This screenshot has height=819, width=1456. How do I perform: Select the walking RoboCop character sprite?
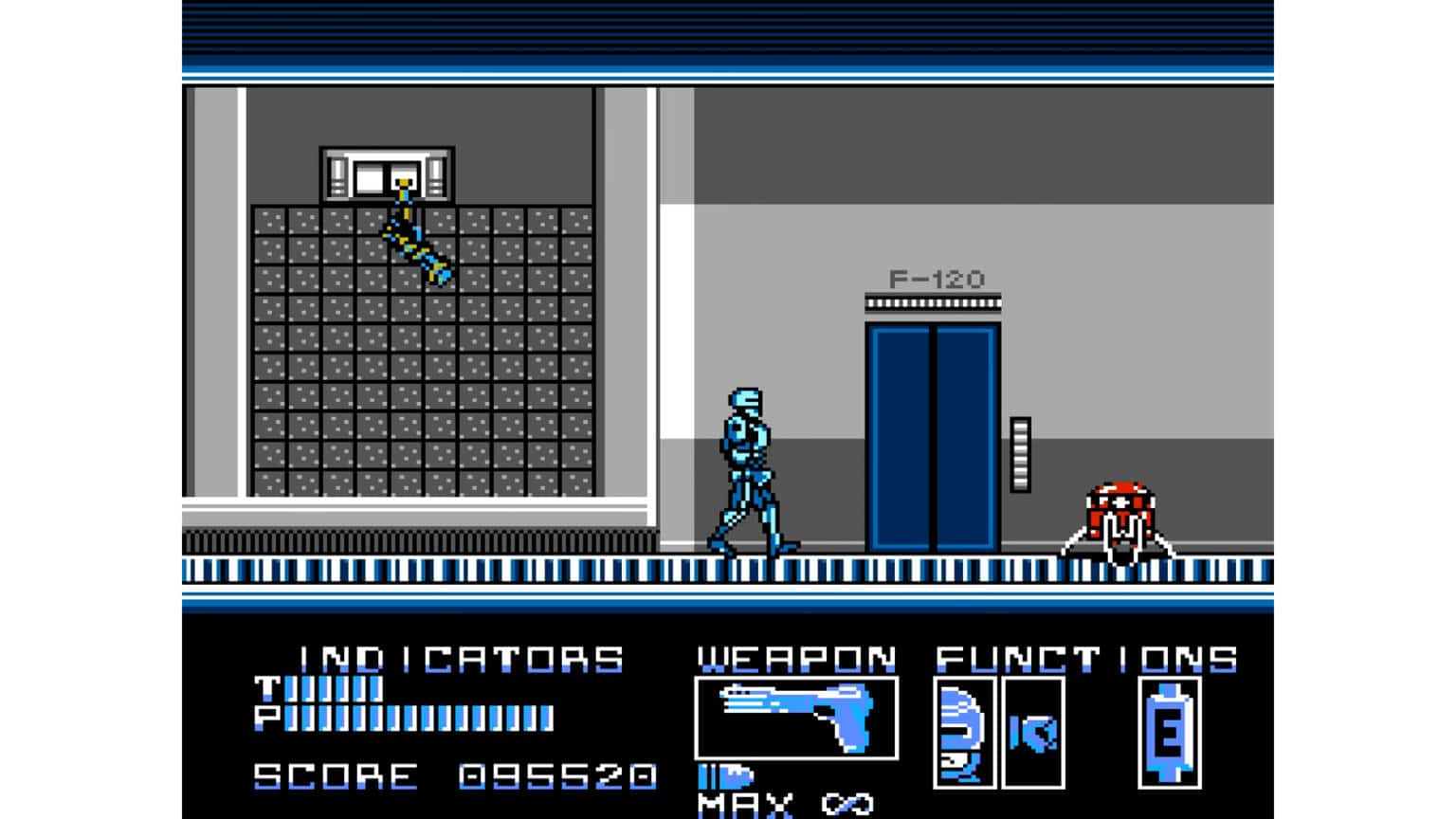(749, 464)
